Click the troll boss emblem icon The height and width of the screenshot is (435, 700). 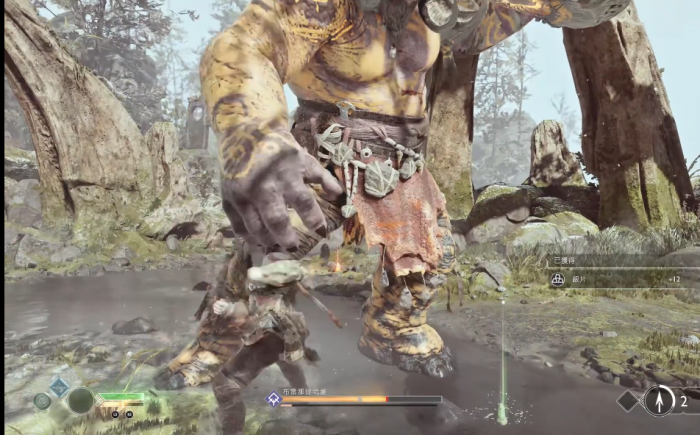point(271,399)
